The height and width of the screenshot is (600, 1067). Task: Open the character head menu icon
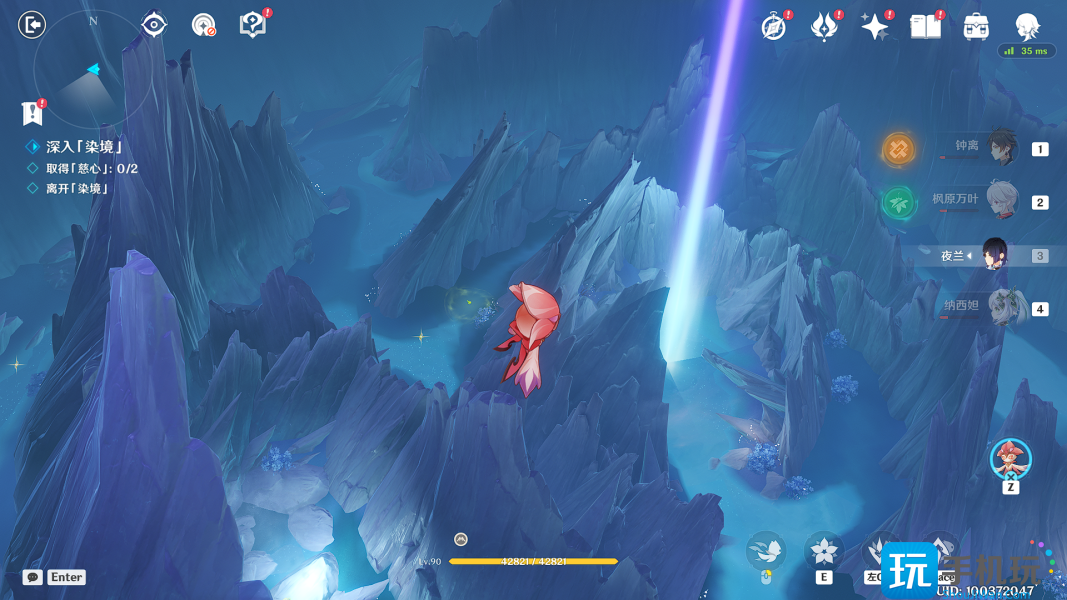(x=1027, y=26)
